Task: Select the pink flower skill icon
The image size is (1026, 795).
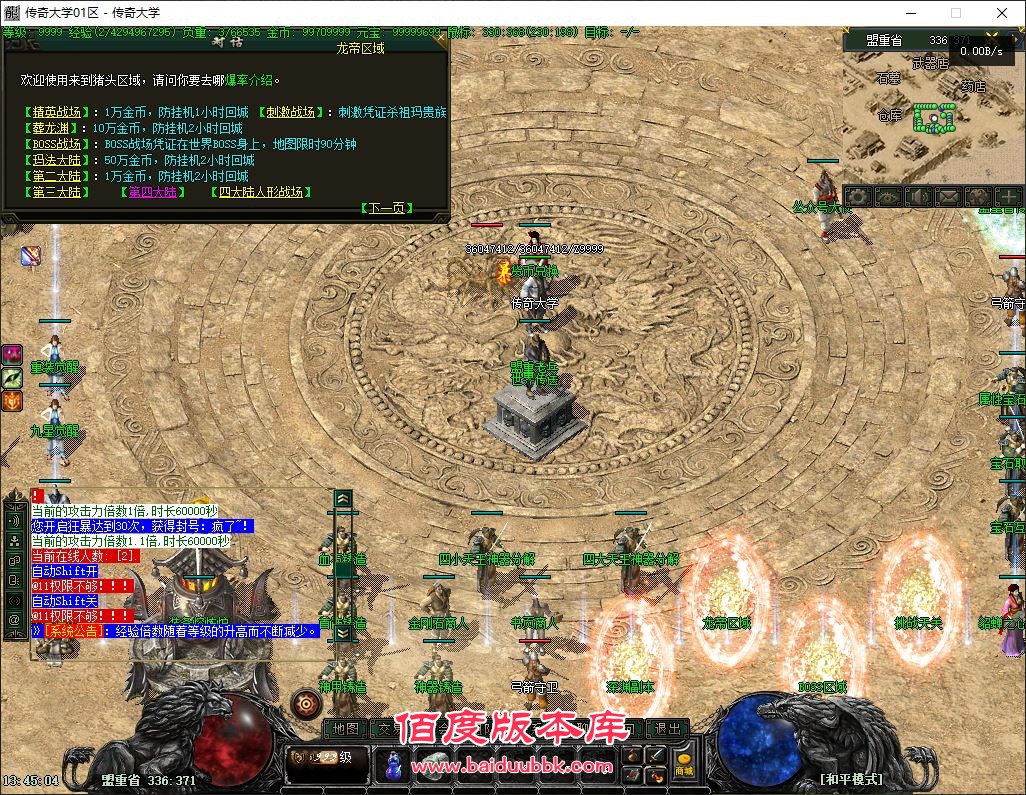Action: 12,354
